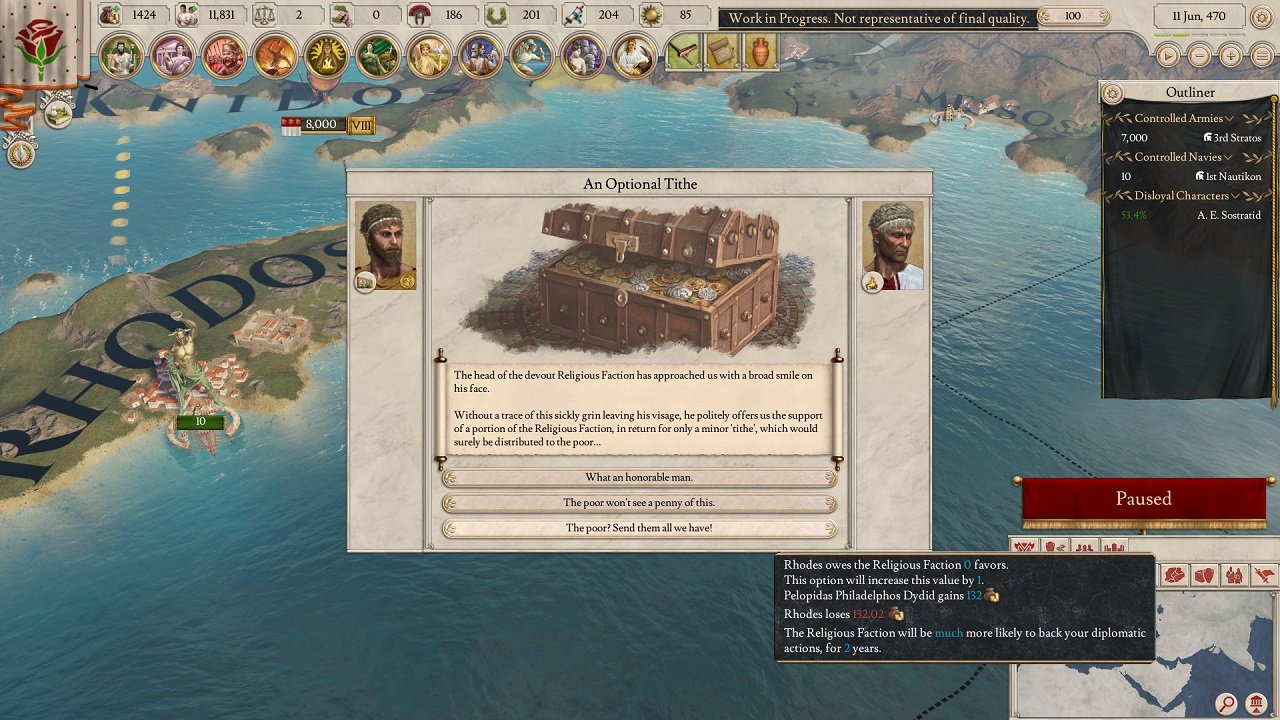Toggle the leftmost map mode above the minimap
The image size is (1280, 720).
pyautogui.click(x=1024, y=546)
